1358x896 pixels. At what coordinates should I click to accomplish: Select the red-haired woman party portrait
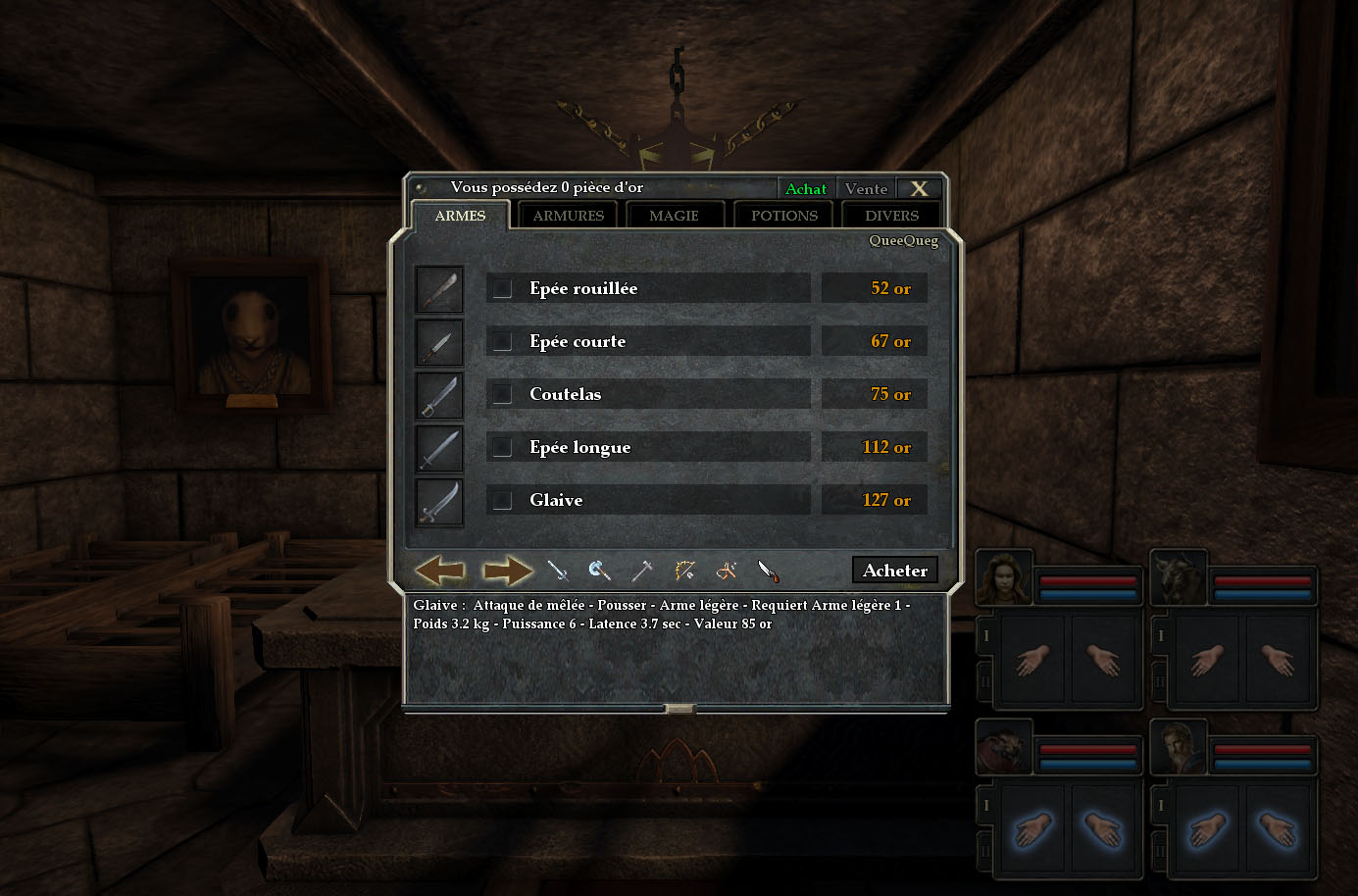point(1002,579)
